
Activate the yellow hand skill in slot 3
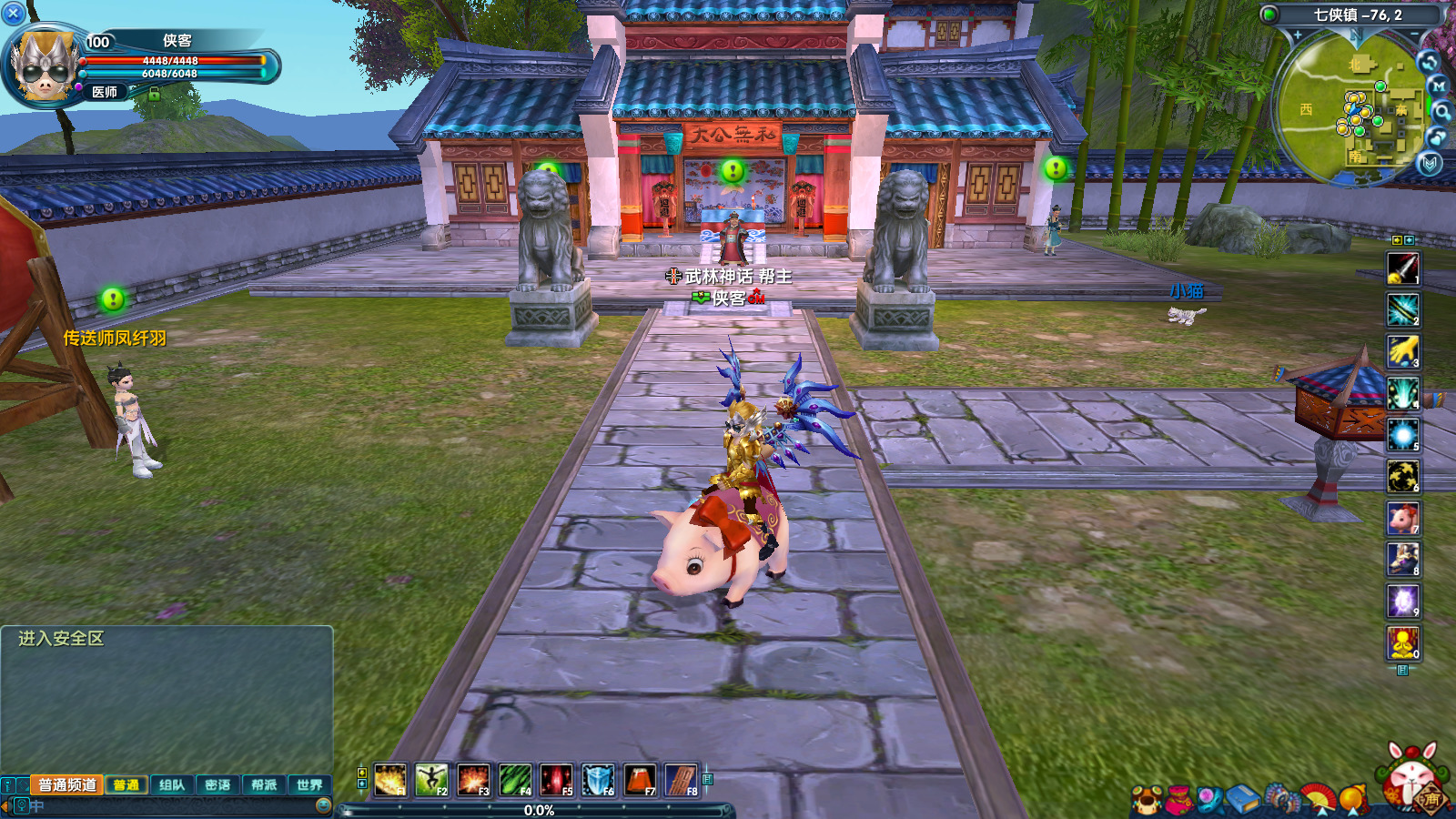1402,350
